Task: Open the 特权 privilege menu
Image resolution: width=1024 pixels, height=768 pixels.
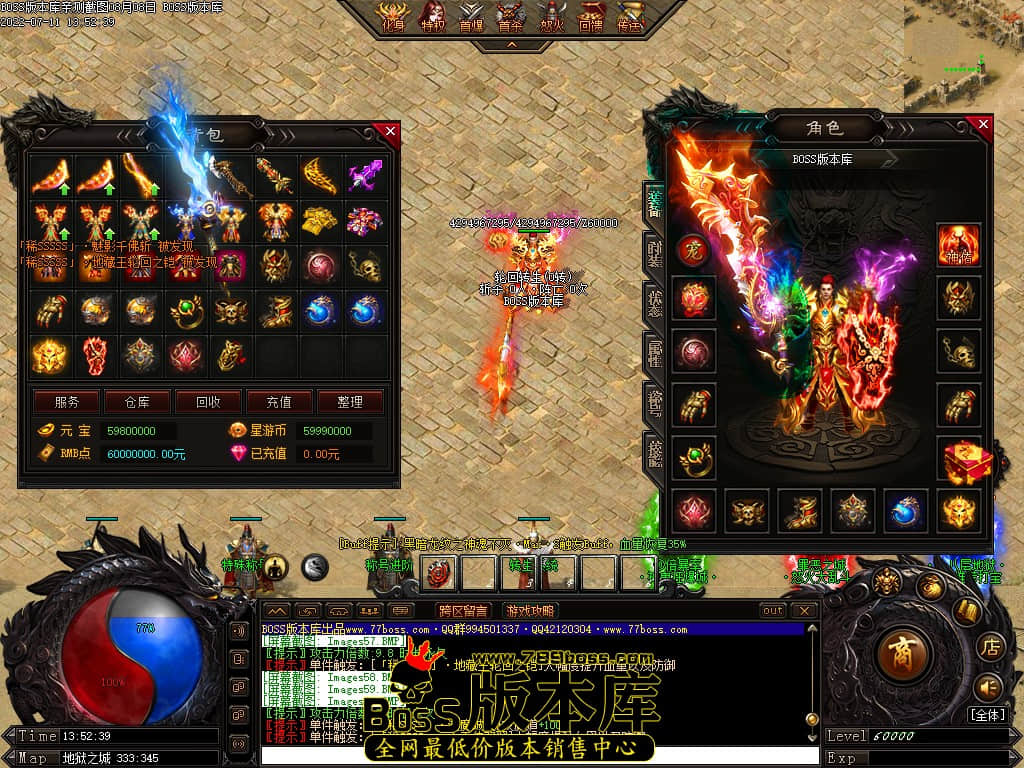Action: coord(433,18)
